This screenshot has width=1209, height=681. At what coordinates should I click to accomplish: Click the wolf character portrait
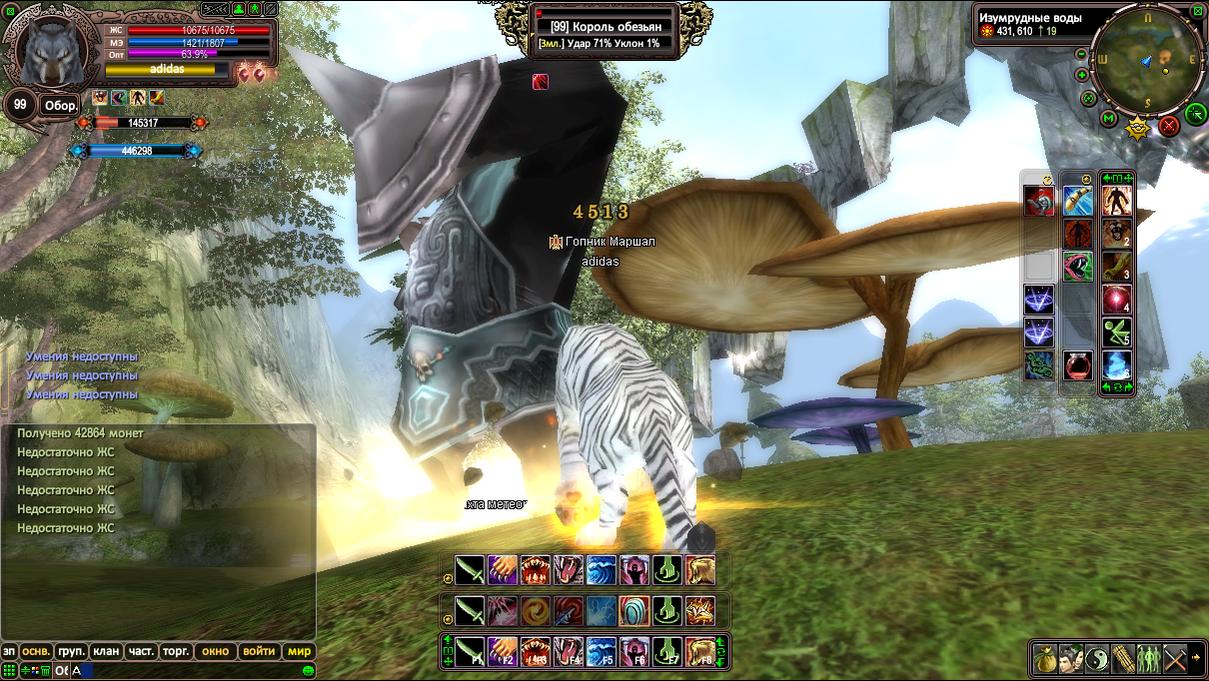click(50, 52)
